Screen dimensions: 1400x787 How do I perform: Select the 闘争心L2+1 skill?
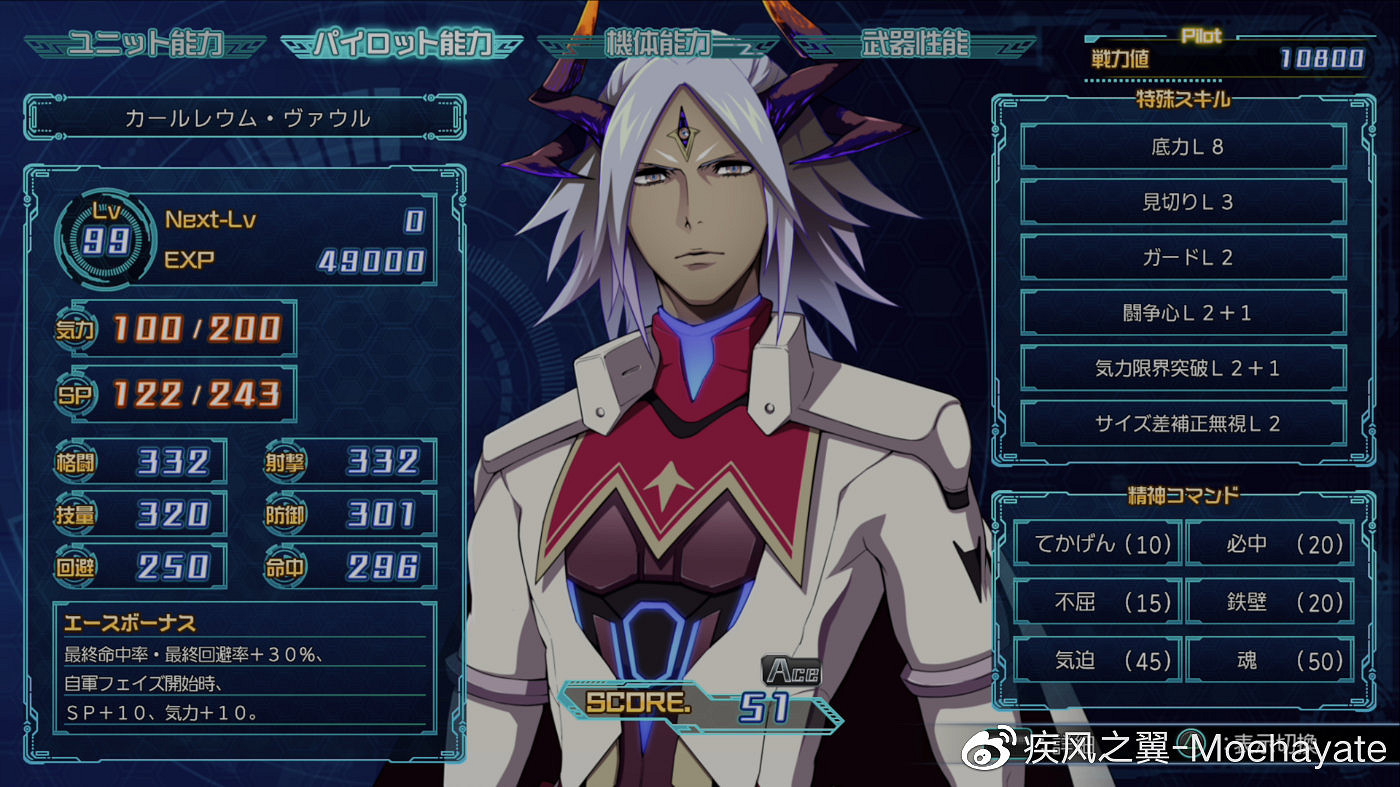tap(1185, 313)
